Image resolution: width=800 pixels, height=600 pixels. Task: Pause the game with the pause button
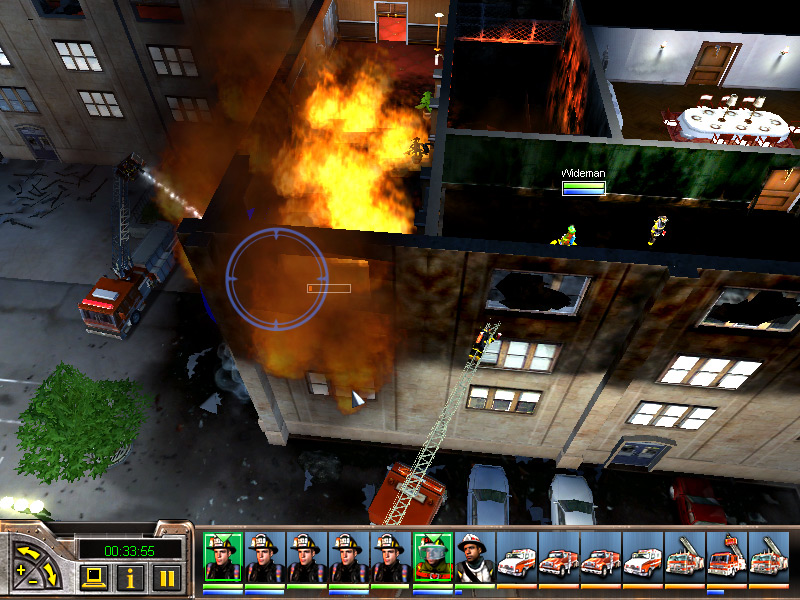click(168, 577)
